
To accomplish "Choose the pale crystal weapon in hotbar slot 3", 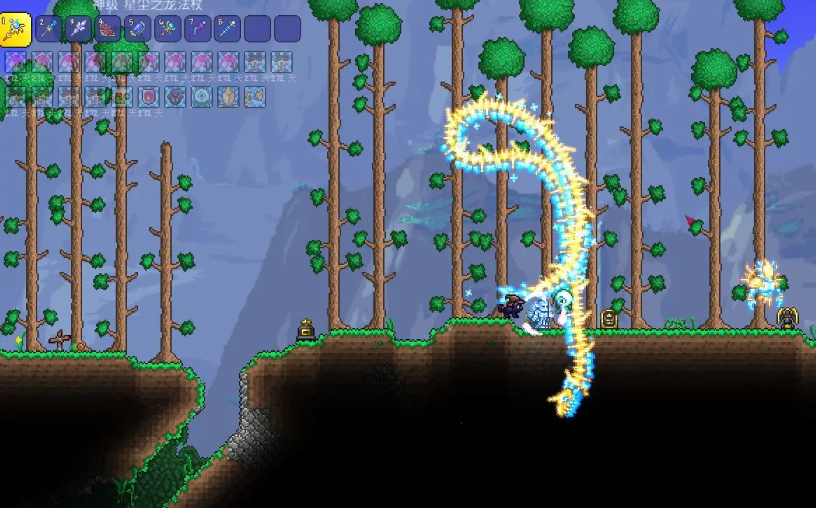I will 79,29.
